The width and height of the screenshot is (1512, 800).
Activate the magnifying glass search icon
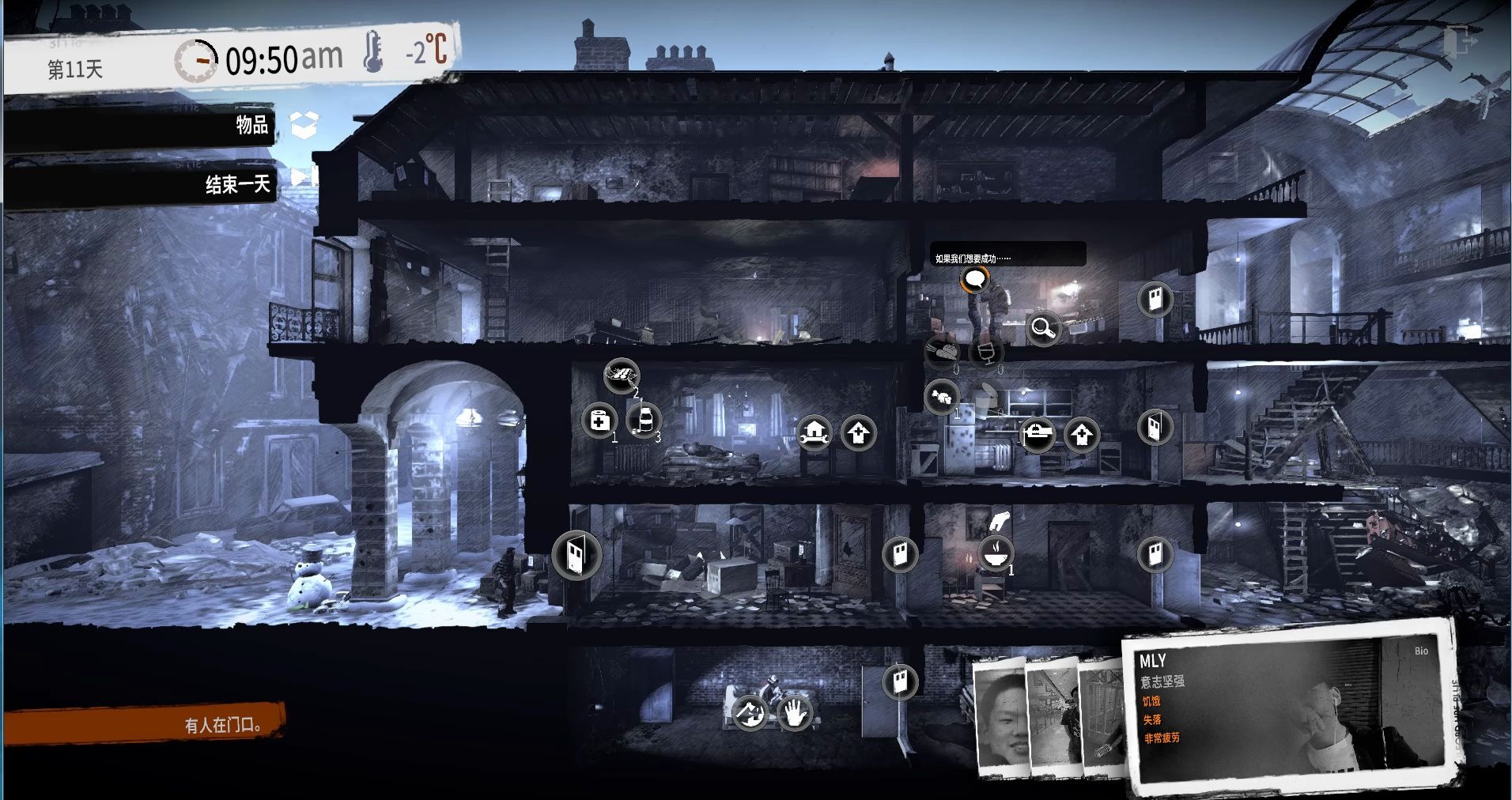tap(1043, 326)
